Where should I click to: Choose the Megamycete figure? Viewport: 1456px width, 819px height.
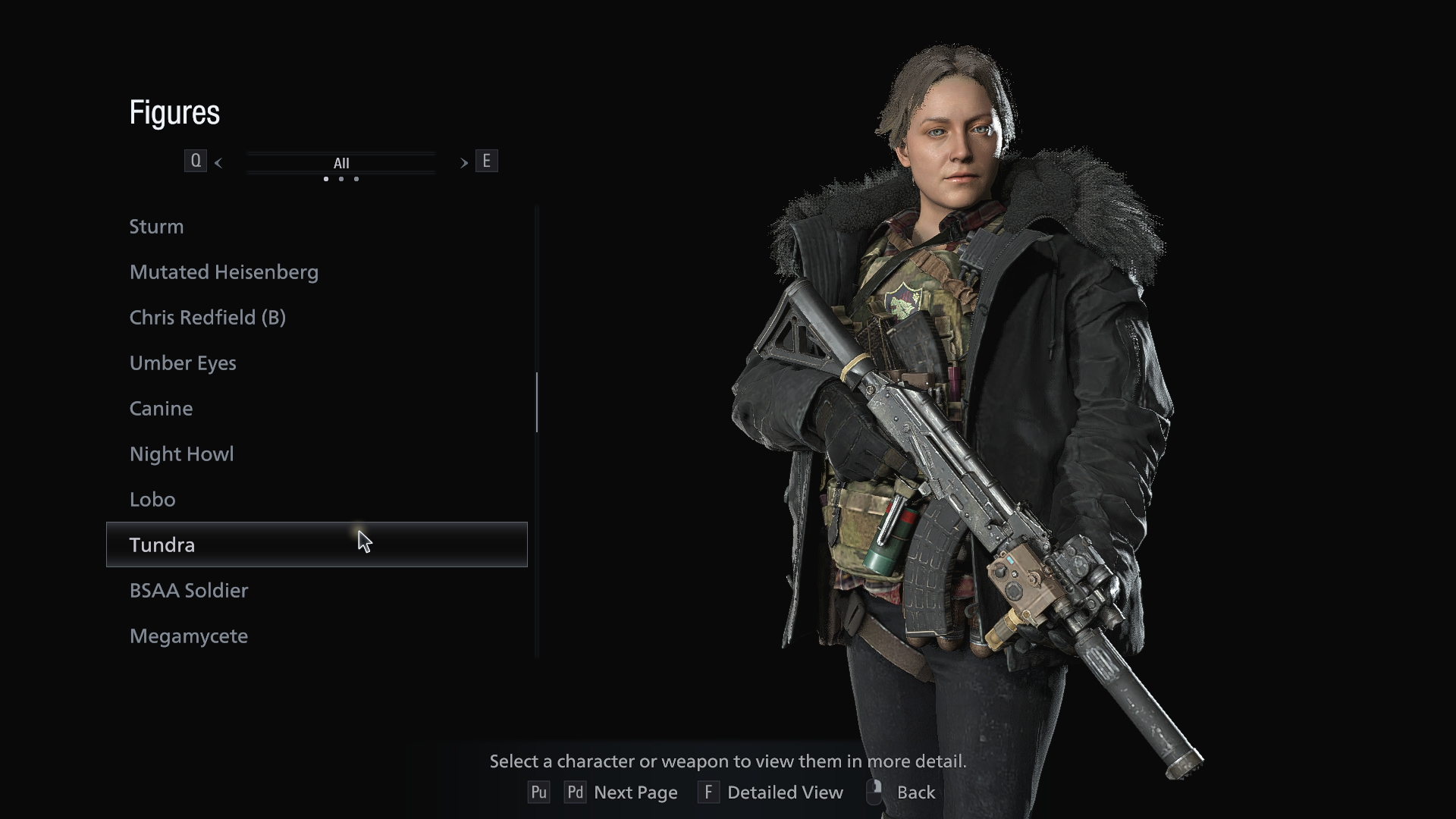[x=189, y=636]
